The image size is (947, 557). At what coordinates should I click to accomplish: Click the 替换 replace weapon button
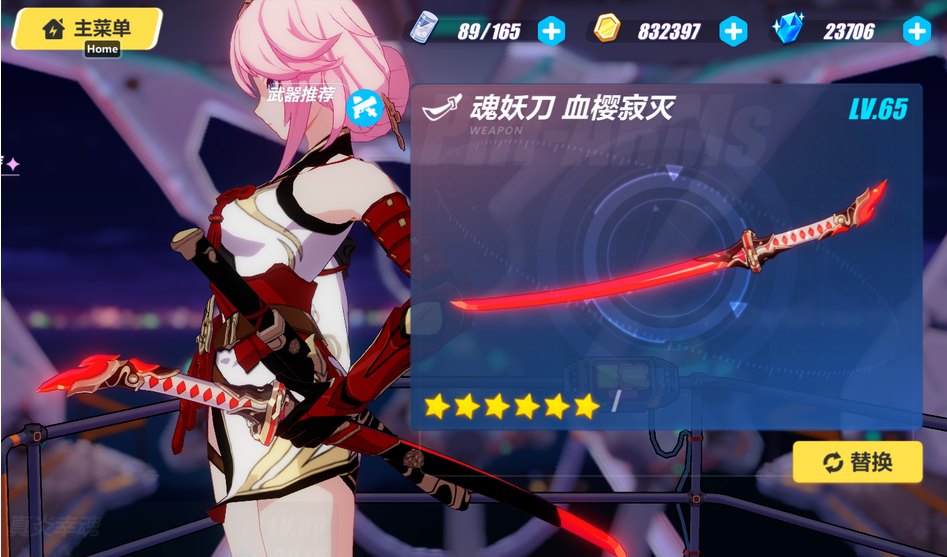click(x=857, y=462)
